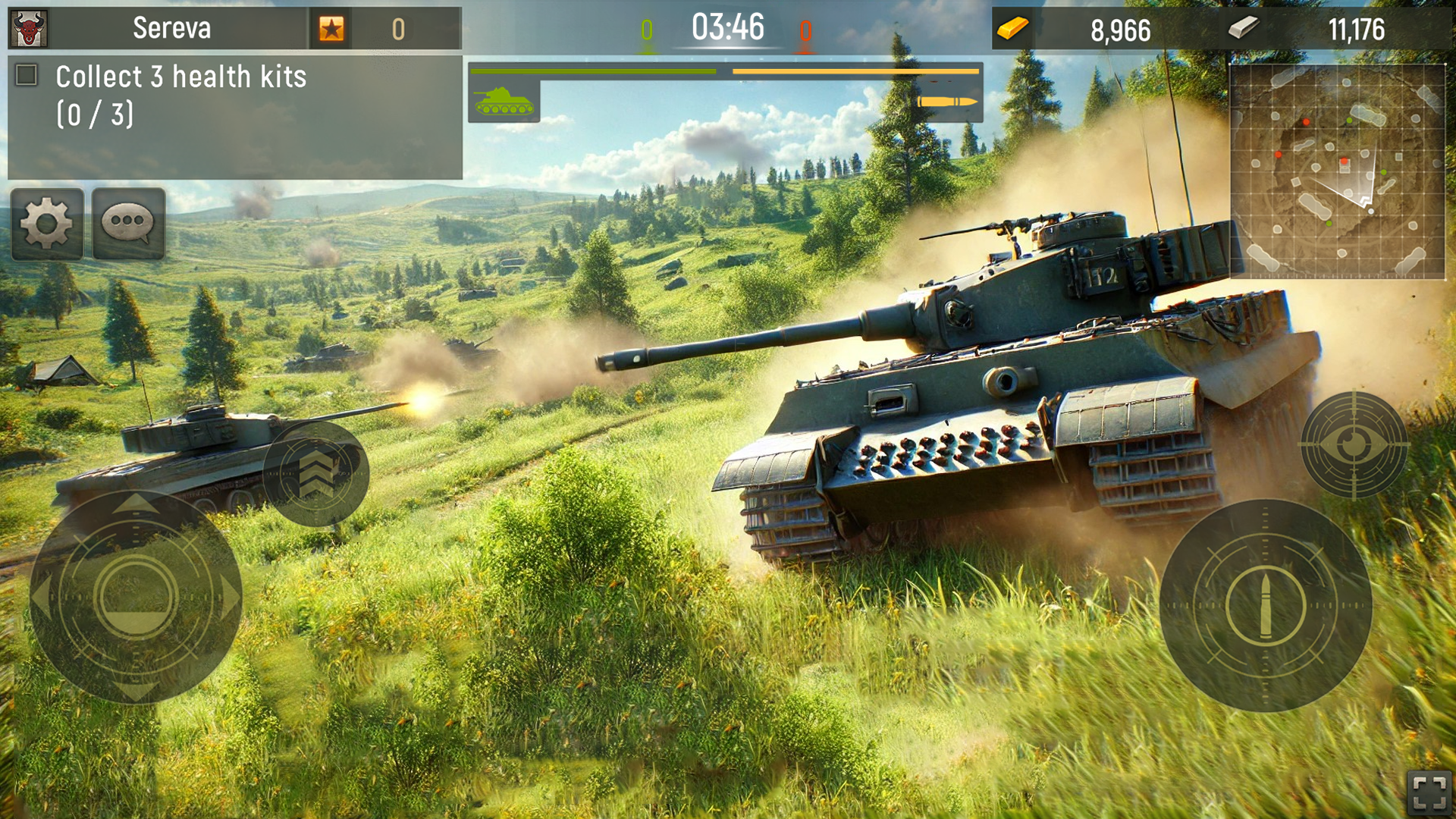Tap the silver balance reading 11,176
Image resolution: width=1456 pixels, height=819 pixels.
coord(1357,28)
